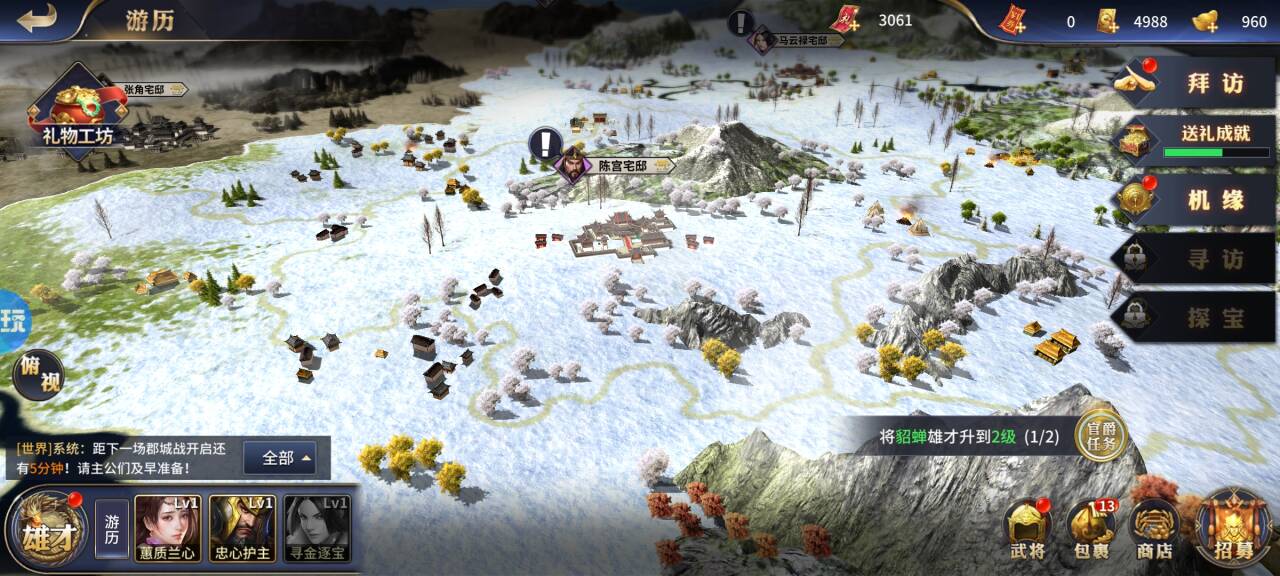Open the 官爵任务 rank quest
Image resolution: width=1280 pixels, height=576 pixels.
[1101, 436]
